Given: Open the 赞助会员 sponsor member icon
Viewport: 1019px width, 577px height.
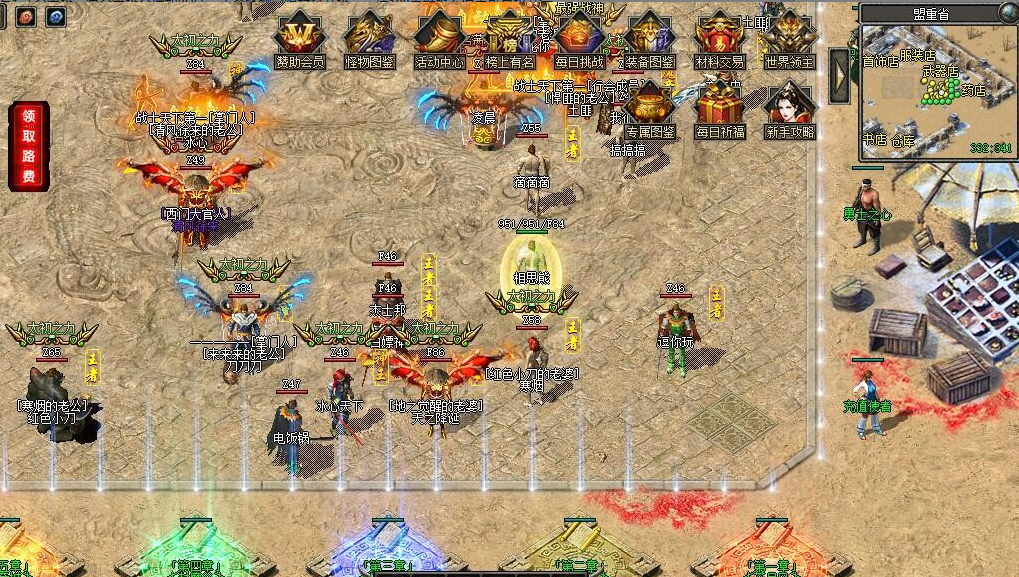Looking at the screenshot, I should [x=299, y=38].
